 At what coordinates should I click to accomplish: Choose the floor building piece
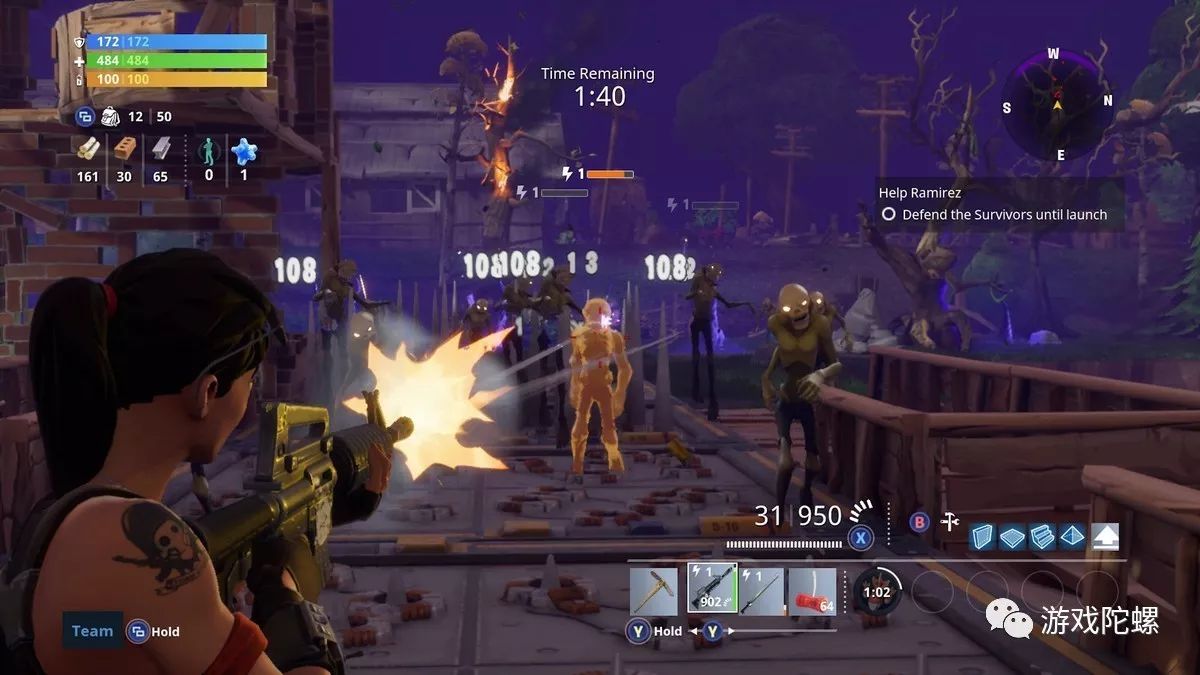point(1012,537)
